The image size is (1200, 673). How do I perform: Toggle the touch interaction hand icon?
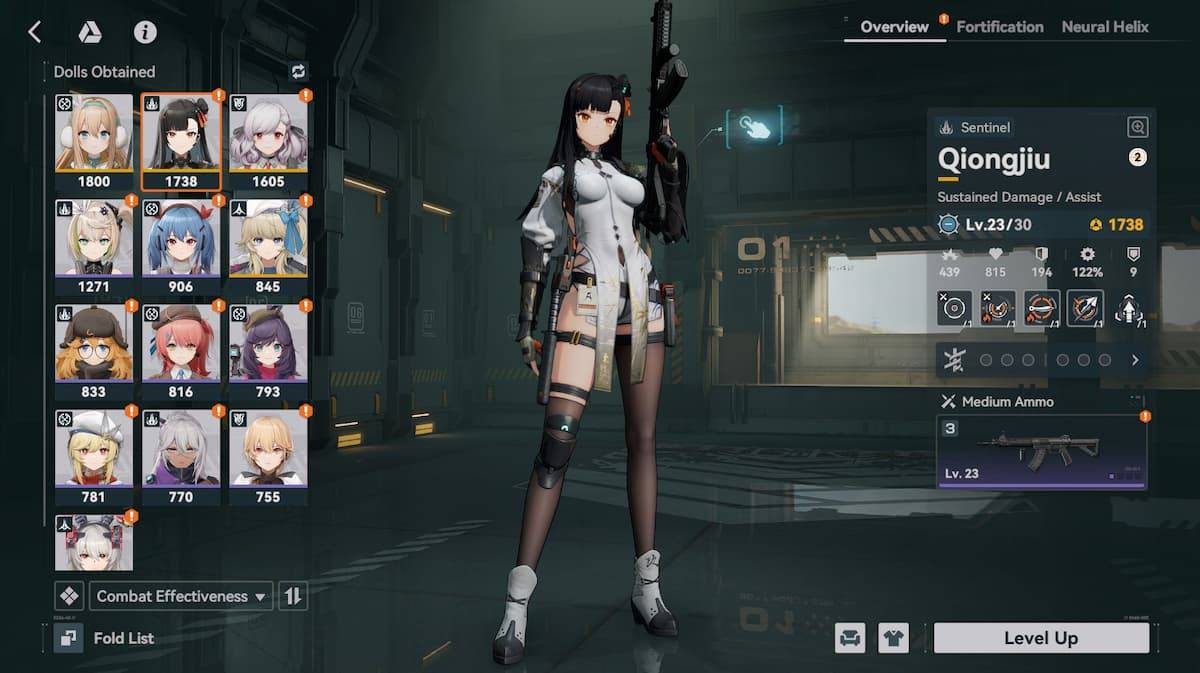[x=755, y=127]
